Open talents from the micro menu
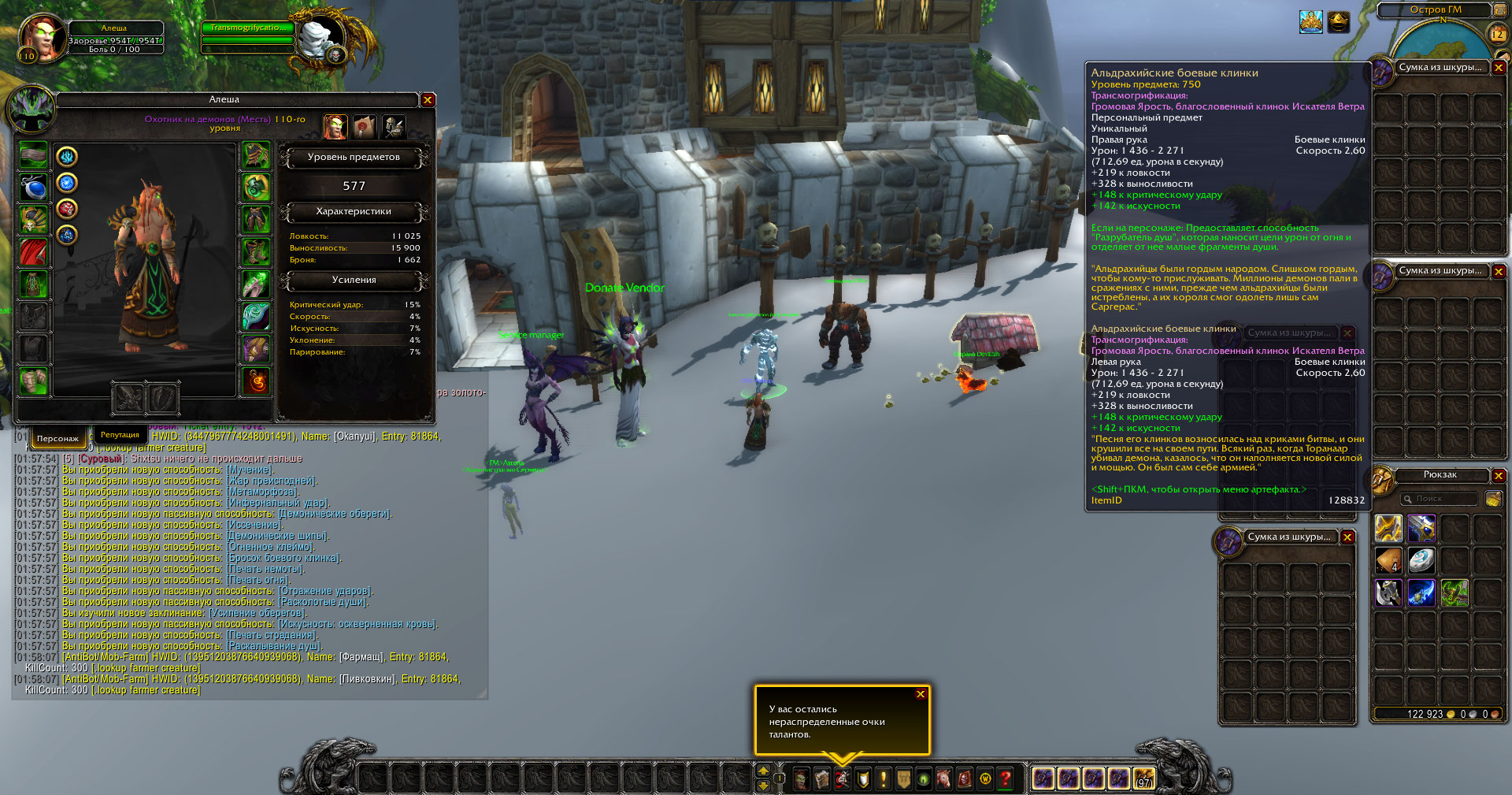The image size is (1512, 795). [843, 779]
